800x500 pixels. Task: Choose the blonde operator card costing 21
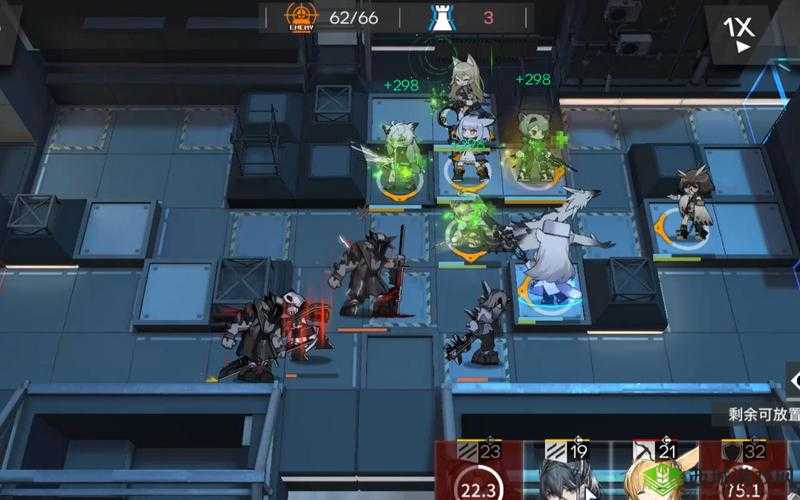[653, 472]
